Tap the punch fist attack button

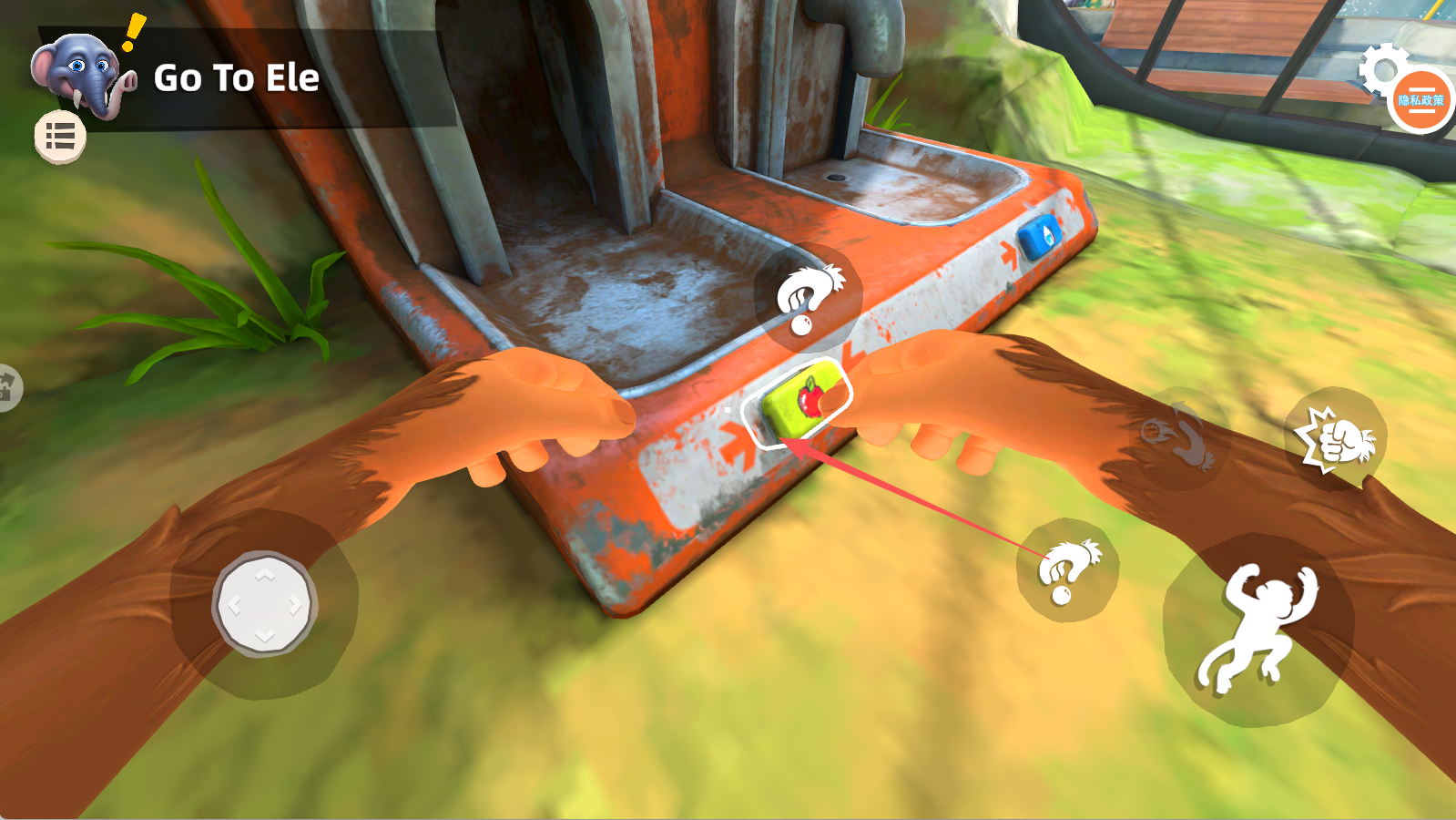[1335, 439]
